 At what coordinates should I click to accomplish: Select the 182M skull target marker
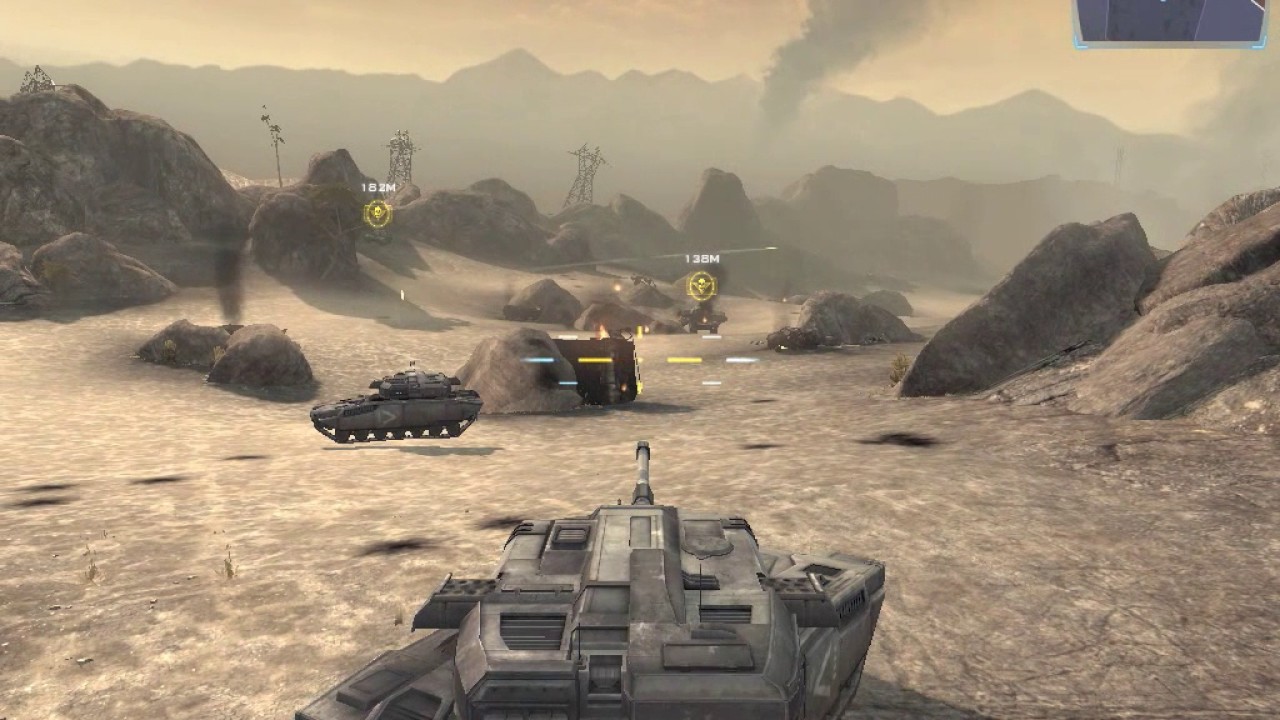[378, 212]
